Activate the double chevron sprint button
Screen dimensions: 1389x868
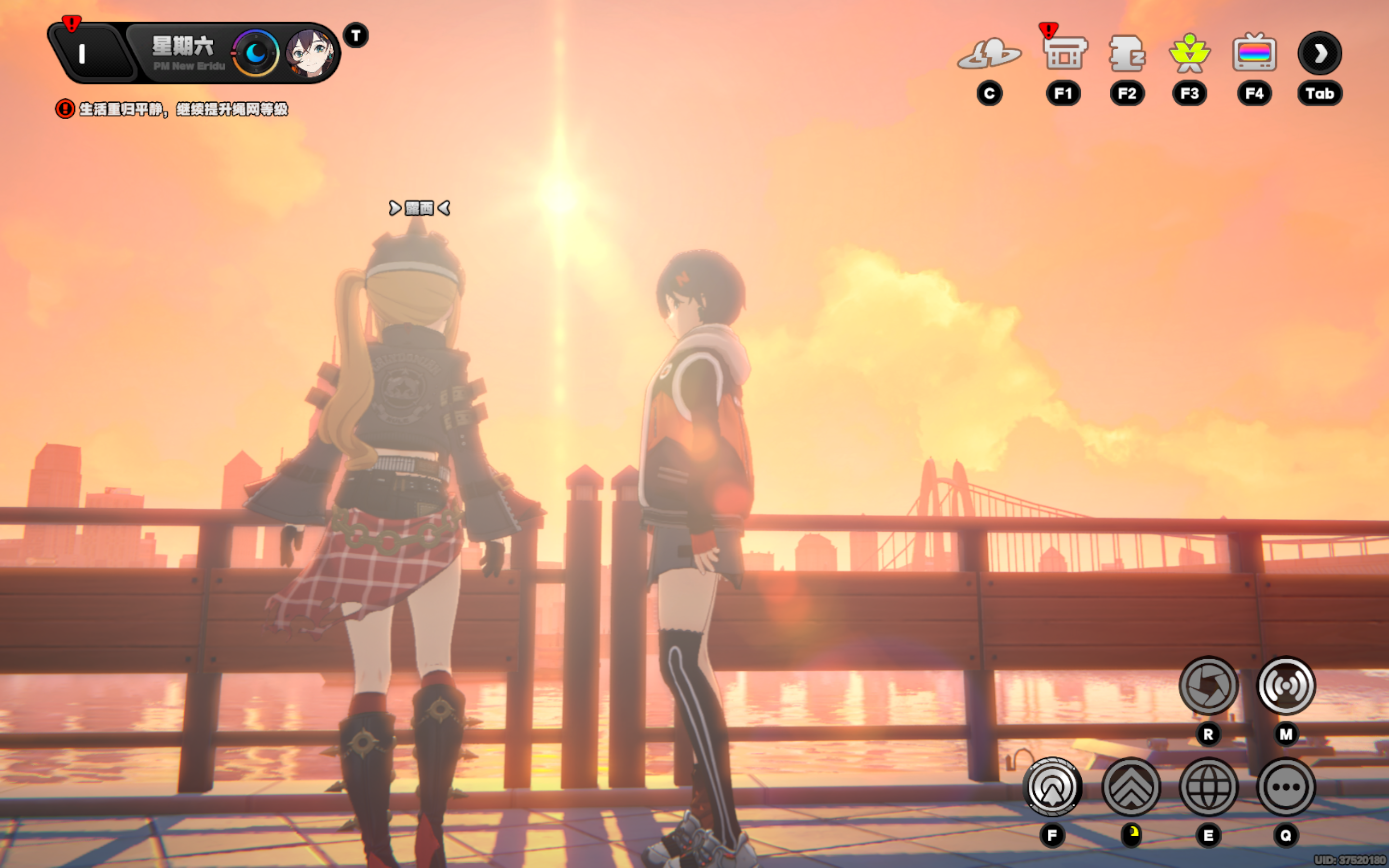[1130, 787]
